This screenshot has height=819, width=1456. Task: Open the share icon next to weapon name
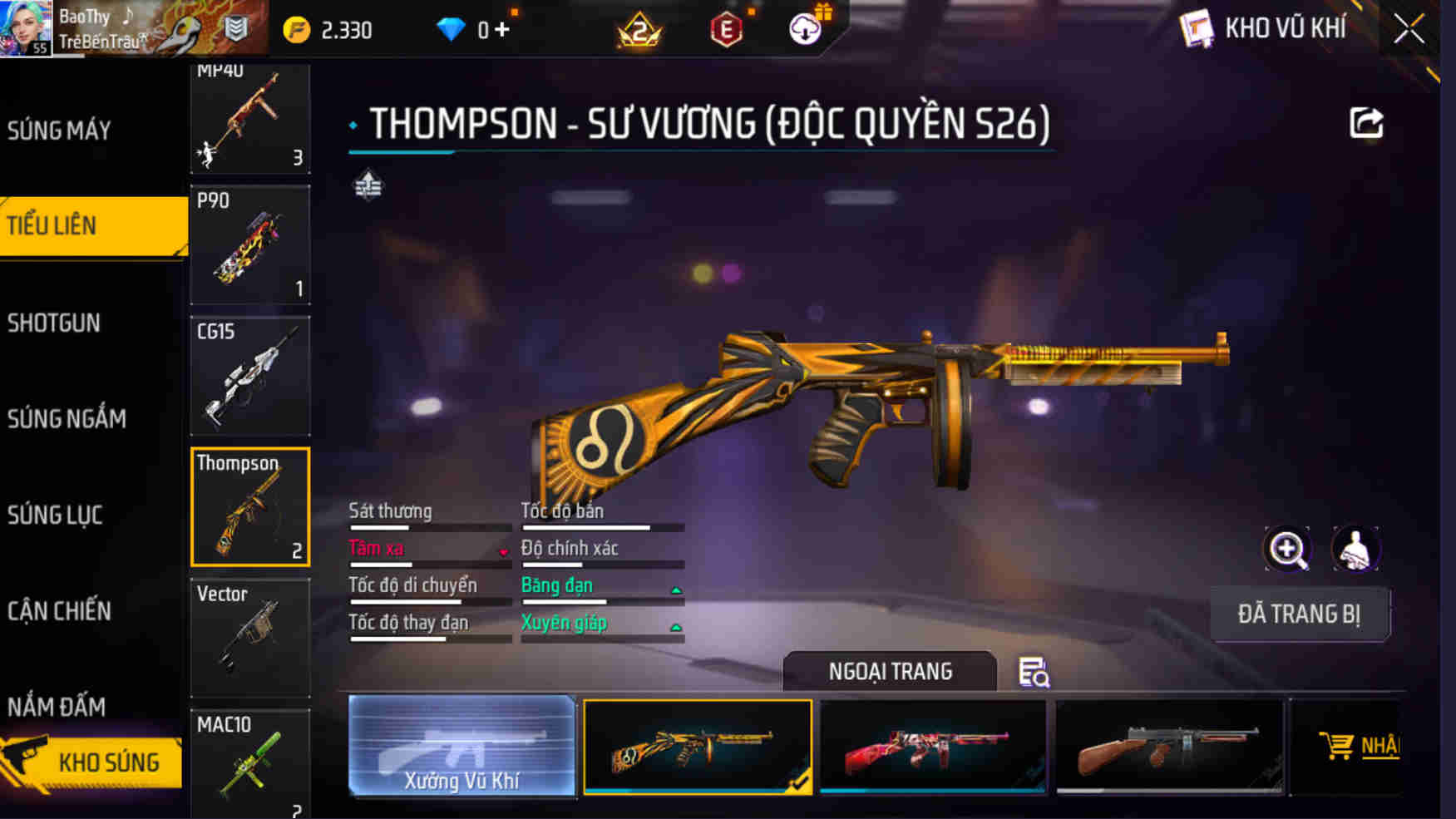[x=1365, y=123]
